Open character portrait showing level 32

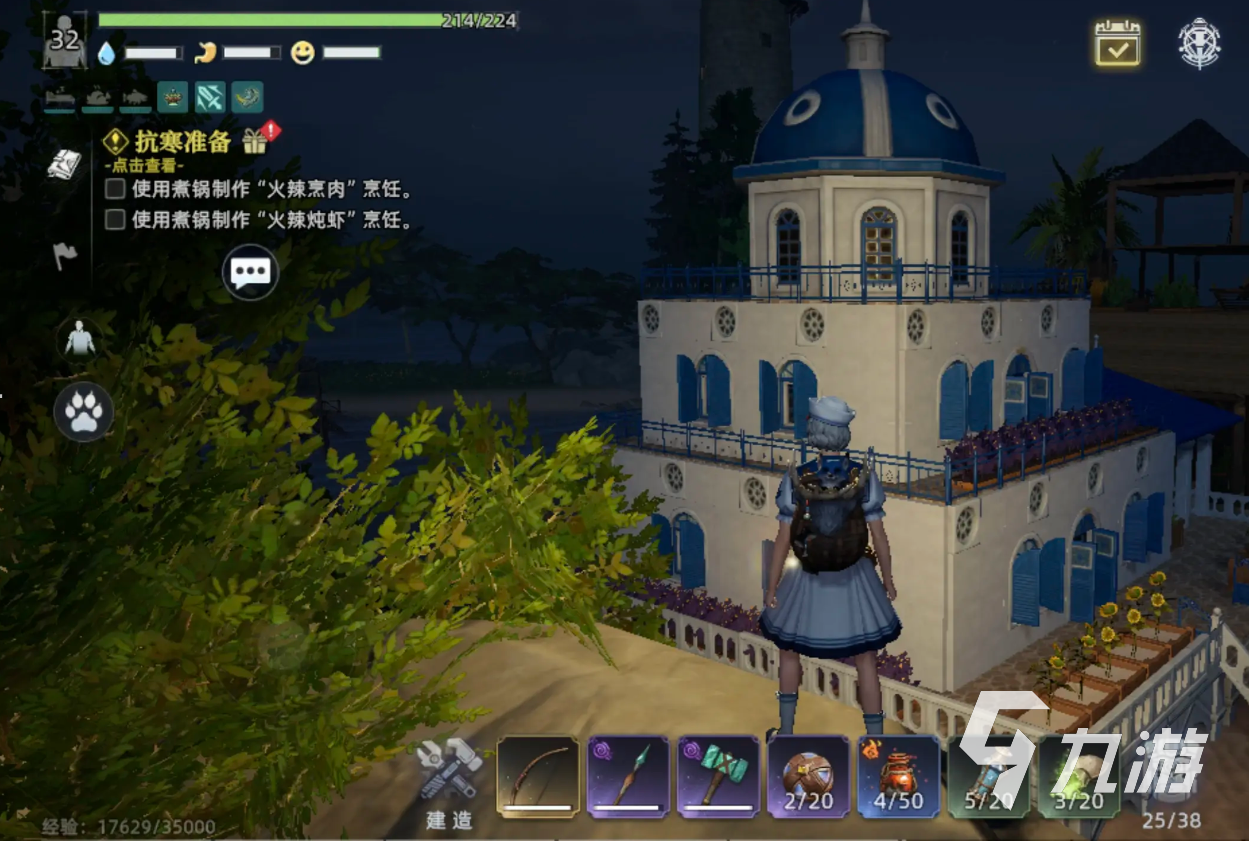pos(64,41)
